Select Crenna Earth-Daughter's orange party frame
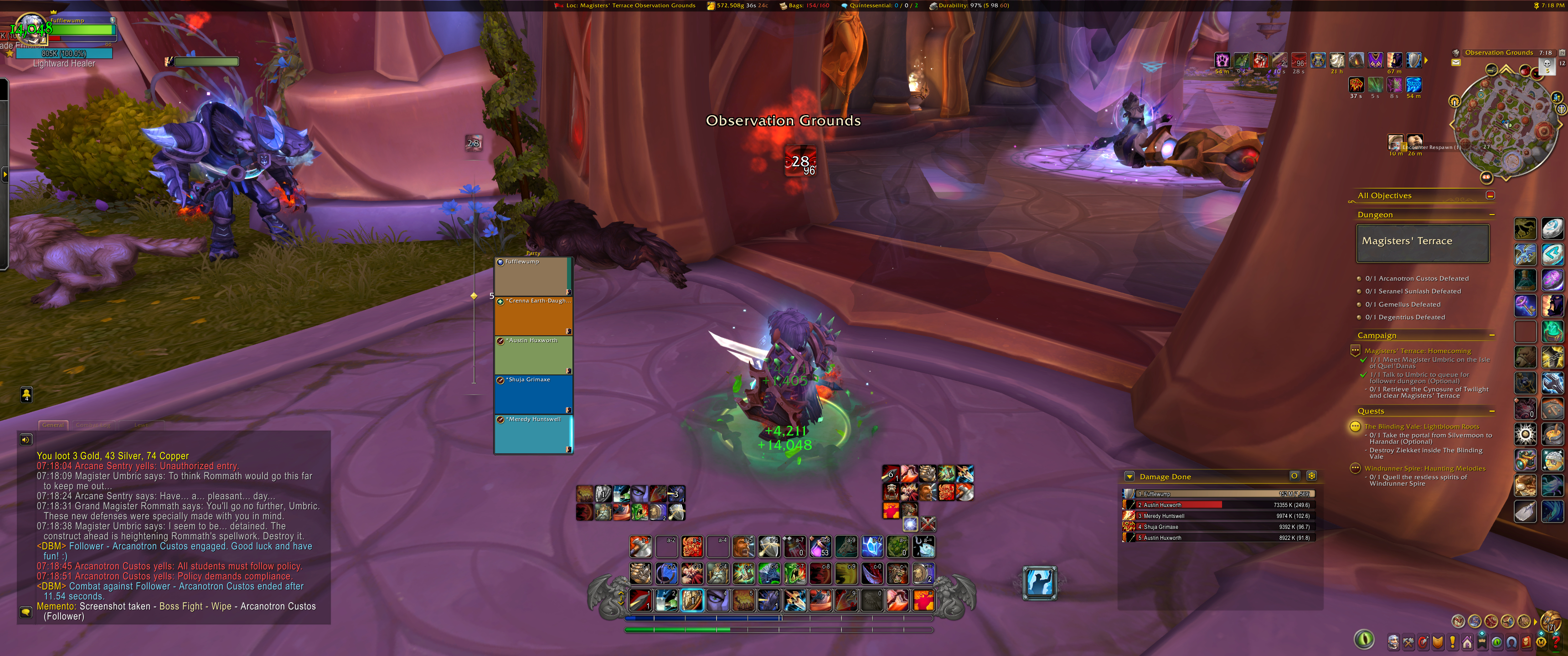The image size is (1568, 656). click(533, 316)
